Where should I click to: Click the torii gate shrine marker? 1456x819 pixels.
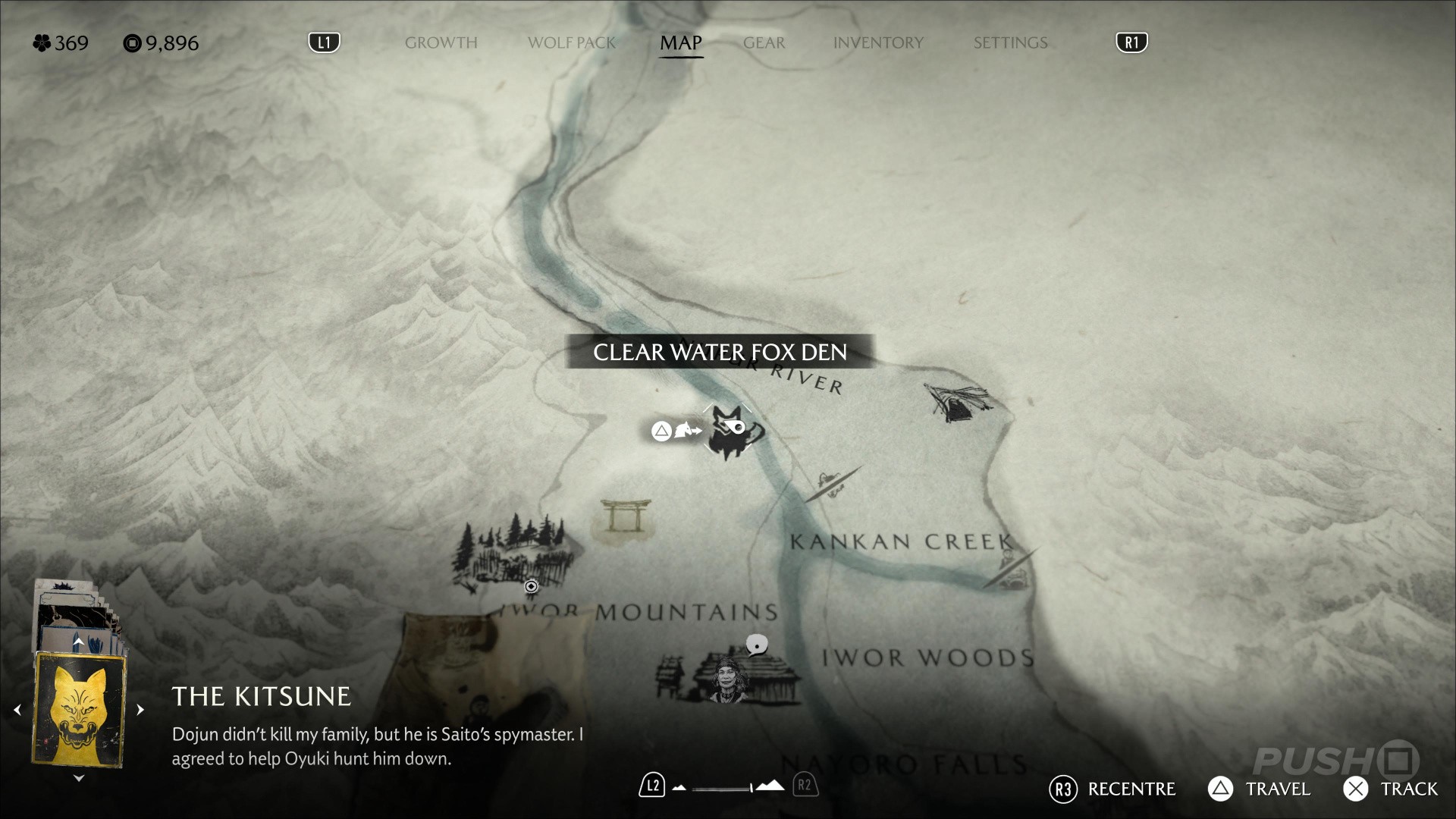(x=626, y=516)
